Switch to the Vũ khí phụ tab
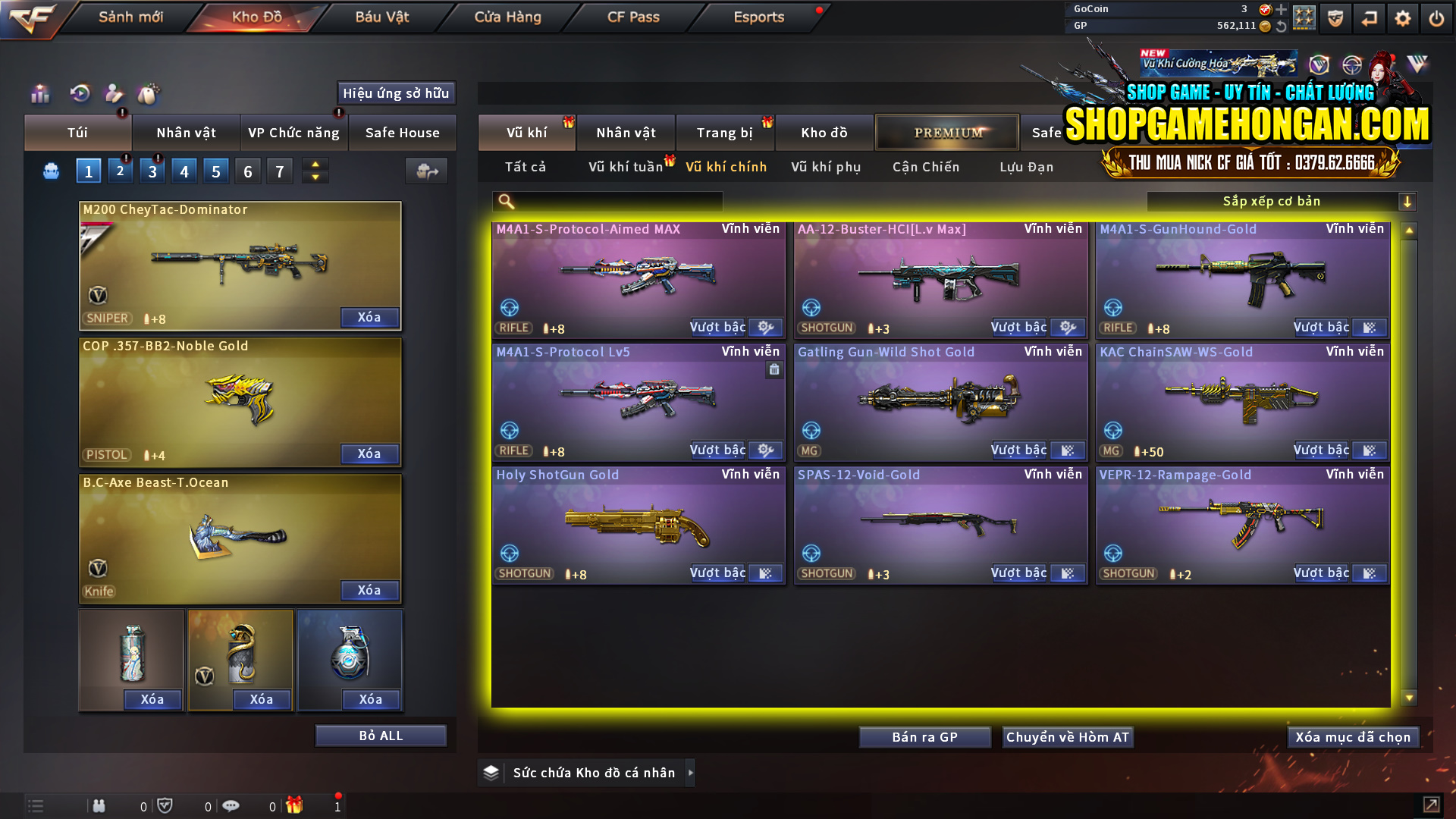 [827, 167]
